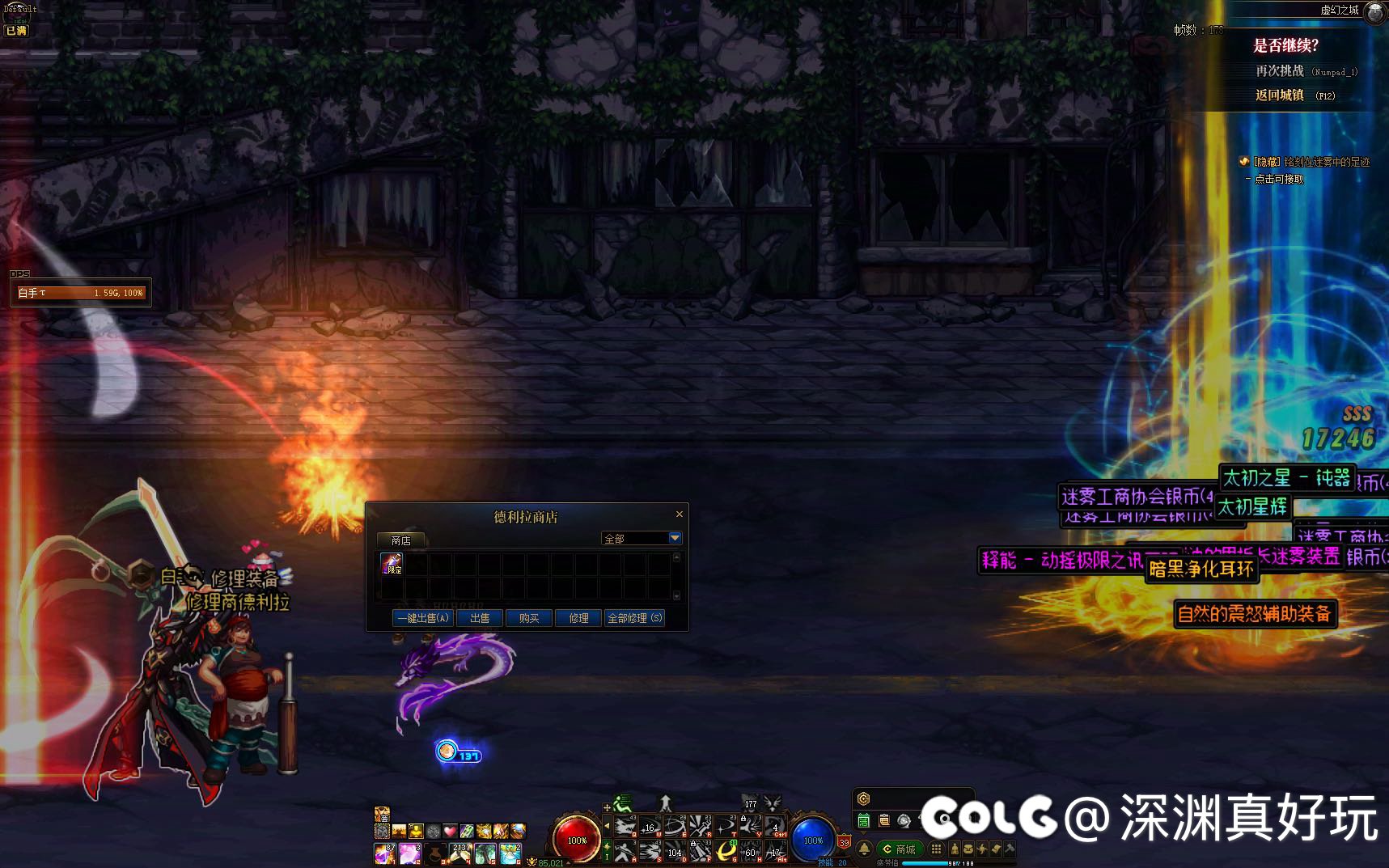Close the 德利拉商店 shop window
Image resolution: width=1389 pixels, height=868 pixels.
tap(680, 514)
